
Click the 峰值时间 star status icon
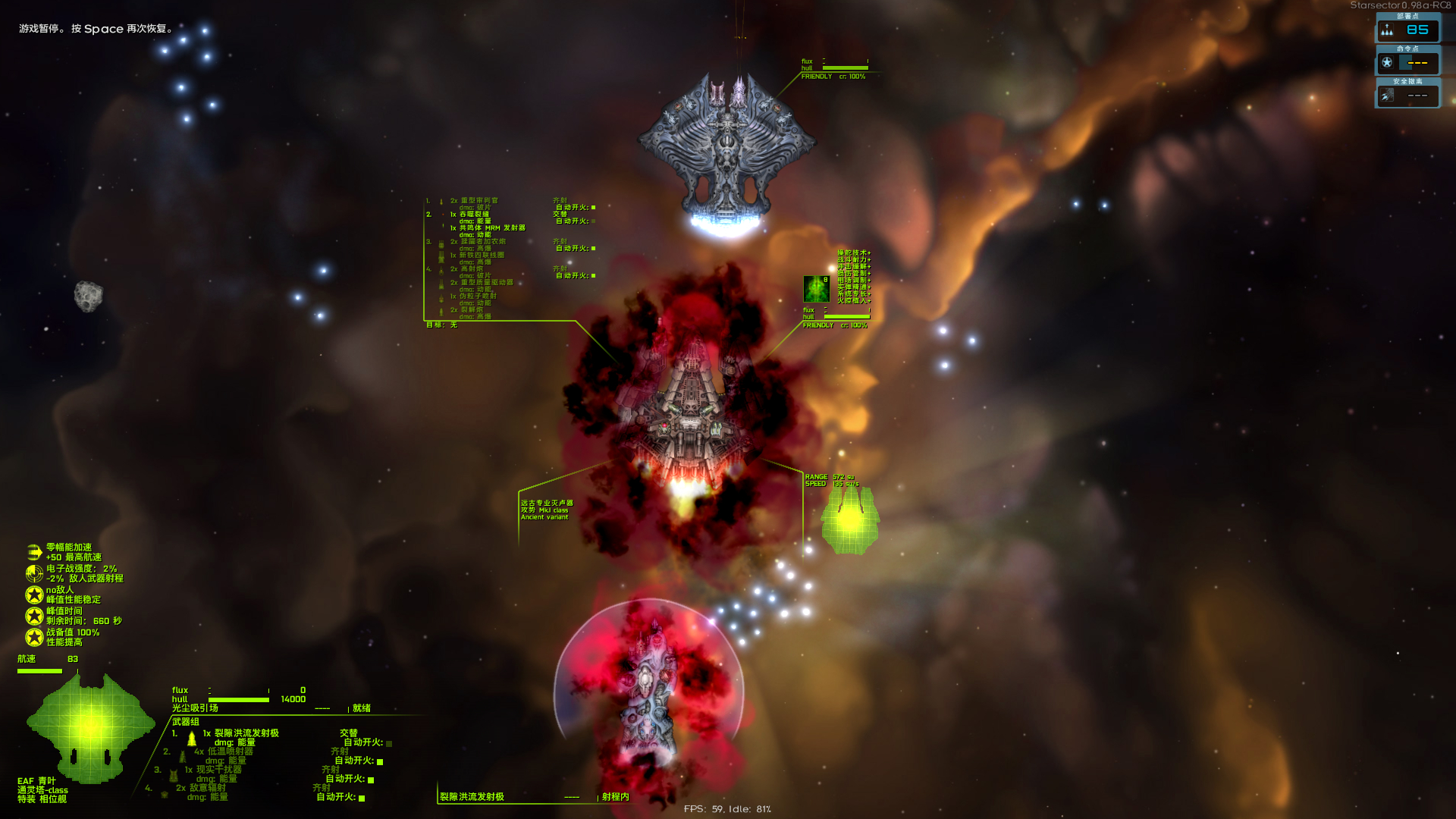click(x=34, y=616)
